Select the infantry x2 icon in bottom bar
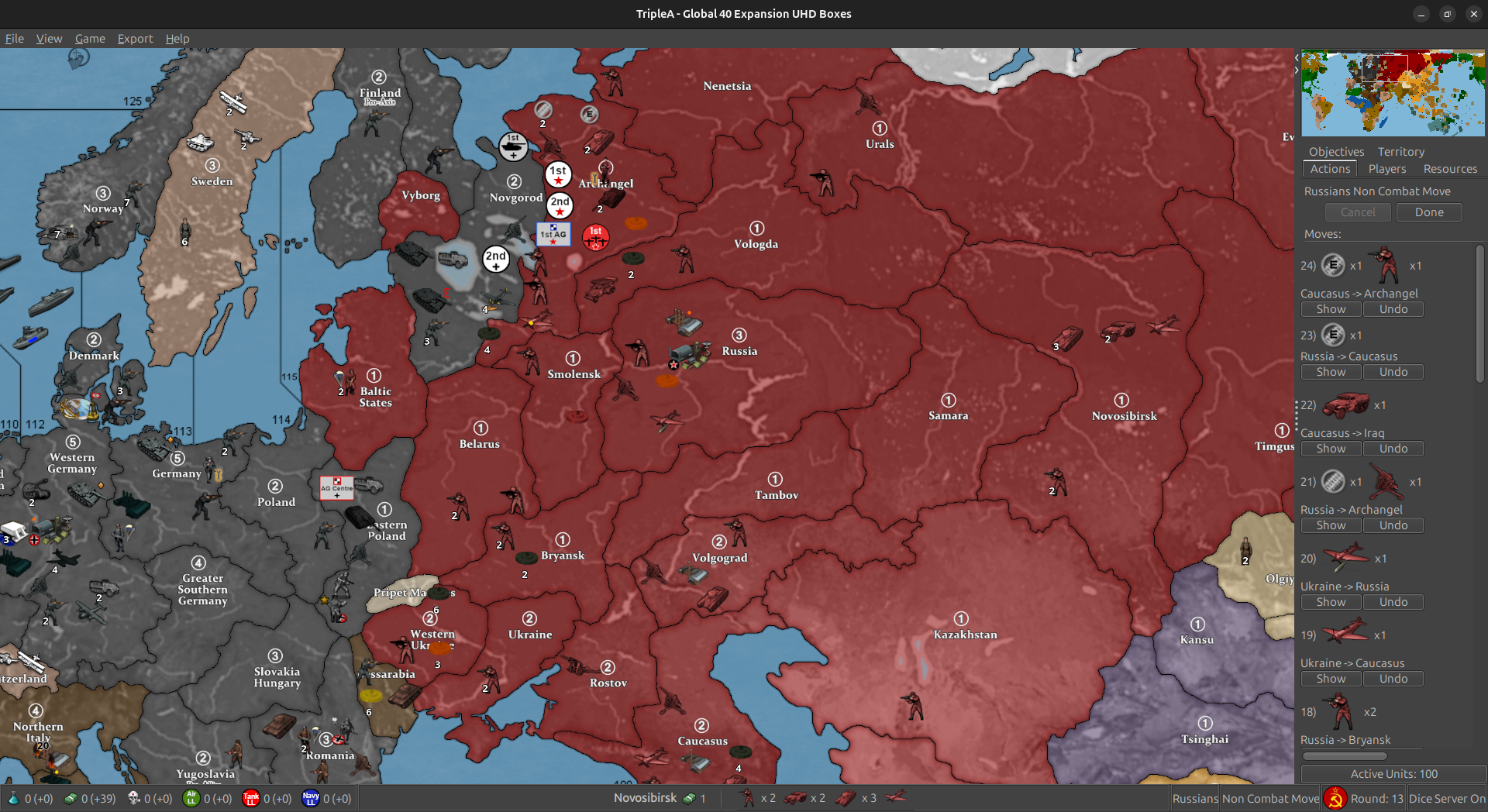This screenshot has width=1488, height=812. 749,797
